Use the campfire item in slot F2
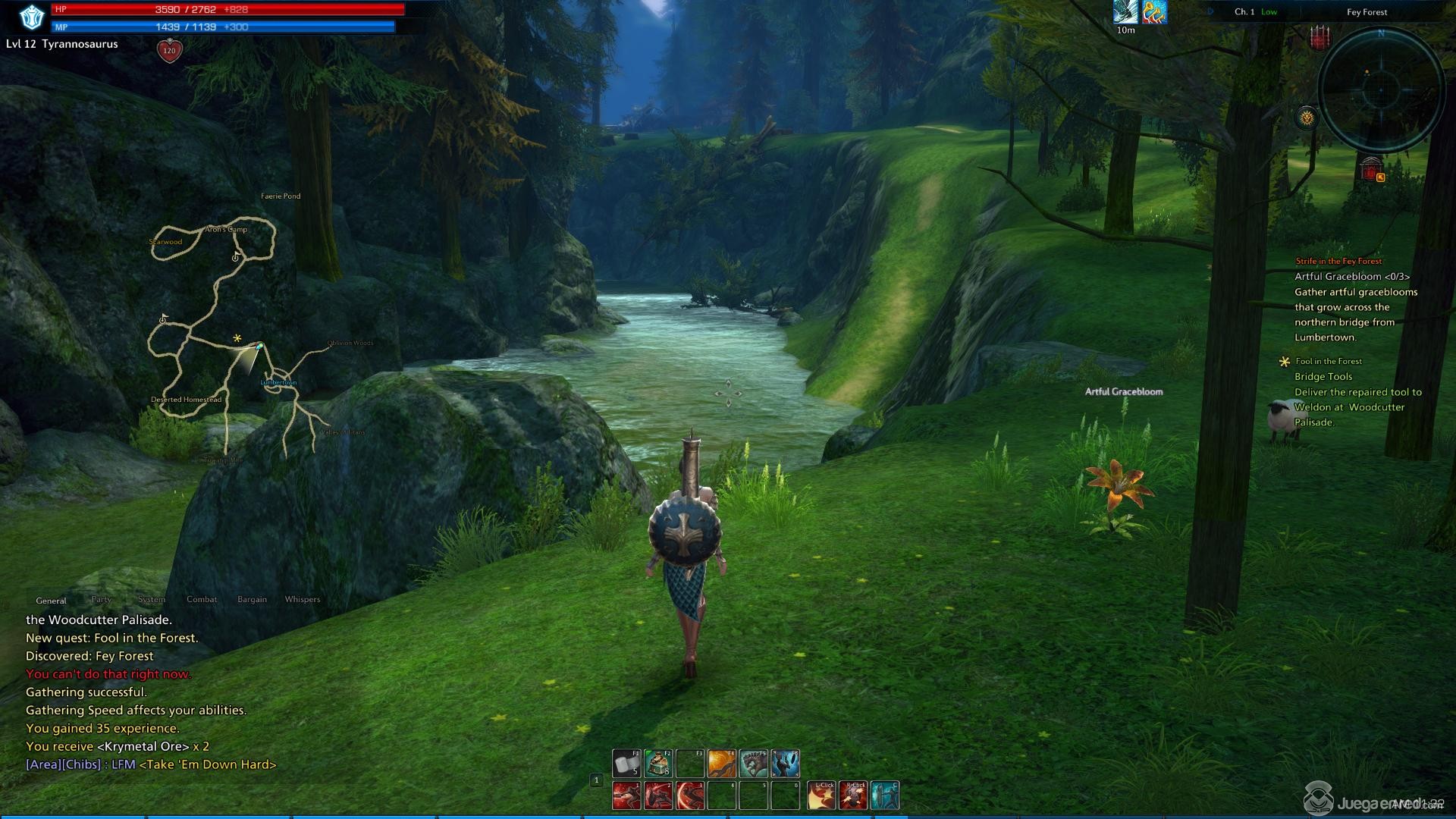The height and width of the screenshot is (819, 1456). pos(658,764)
